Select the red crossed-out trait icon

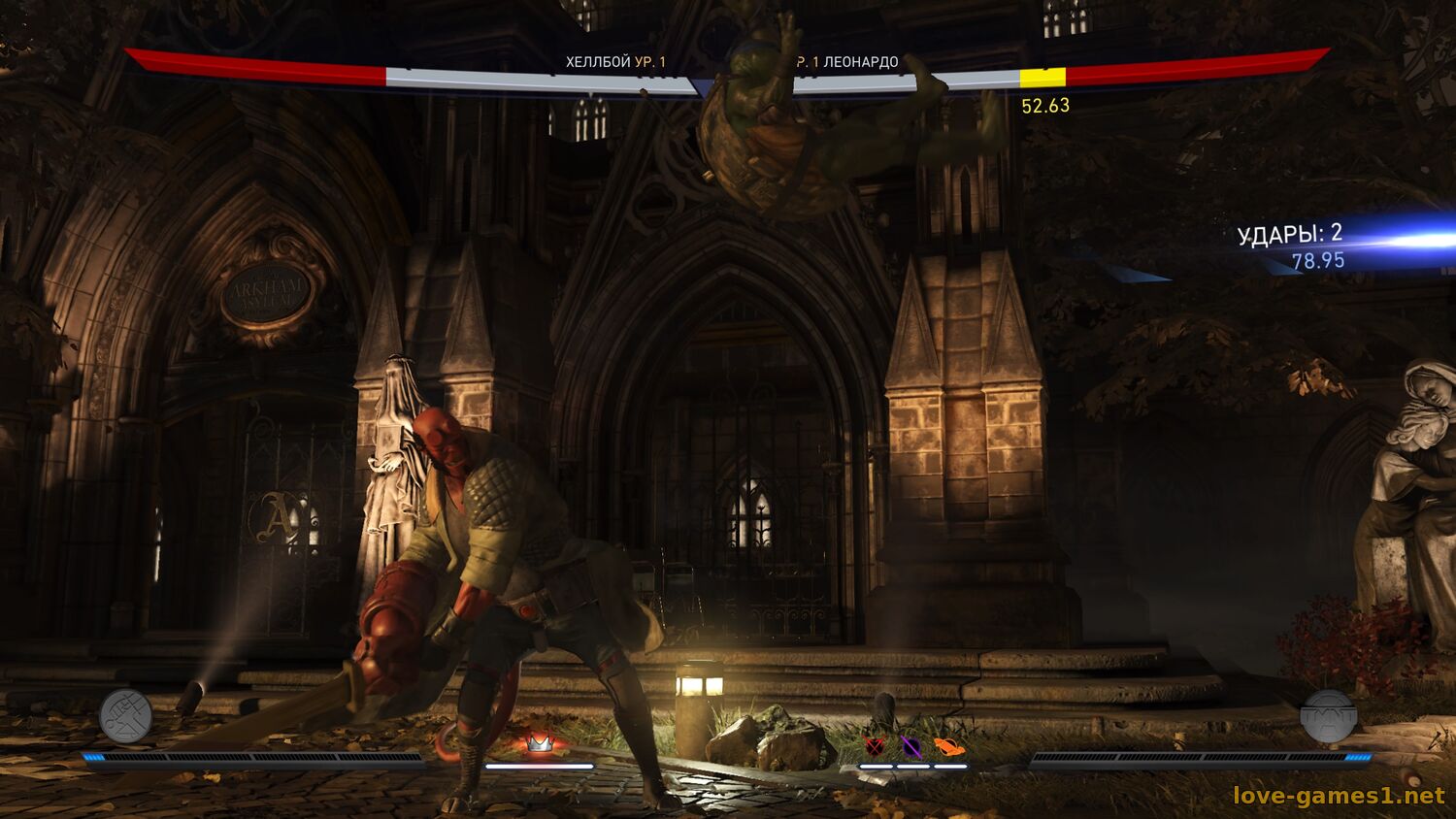(875, 746)
